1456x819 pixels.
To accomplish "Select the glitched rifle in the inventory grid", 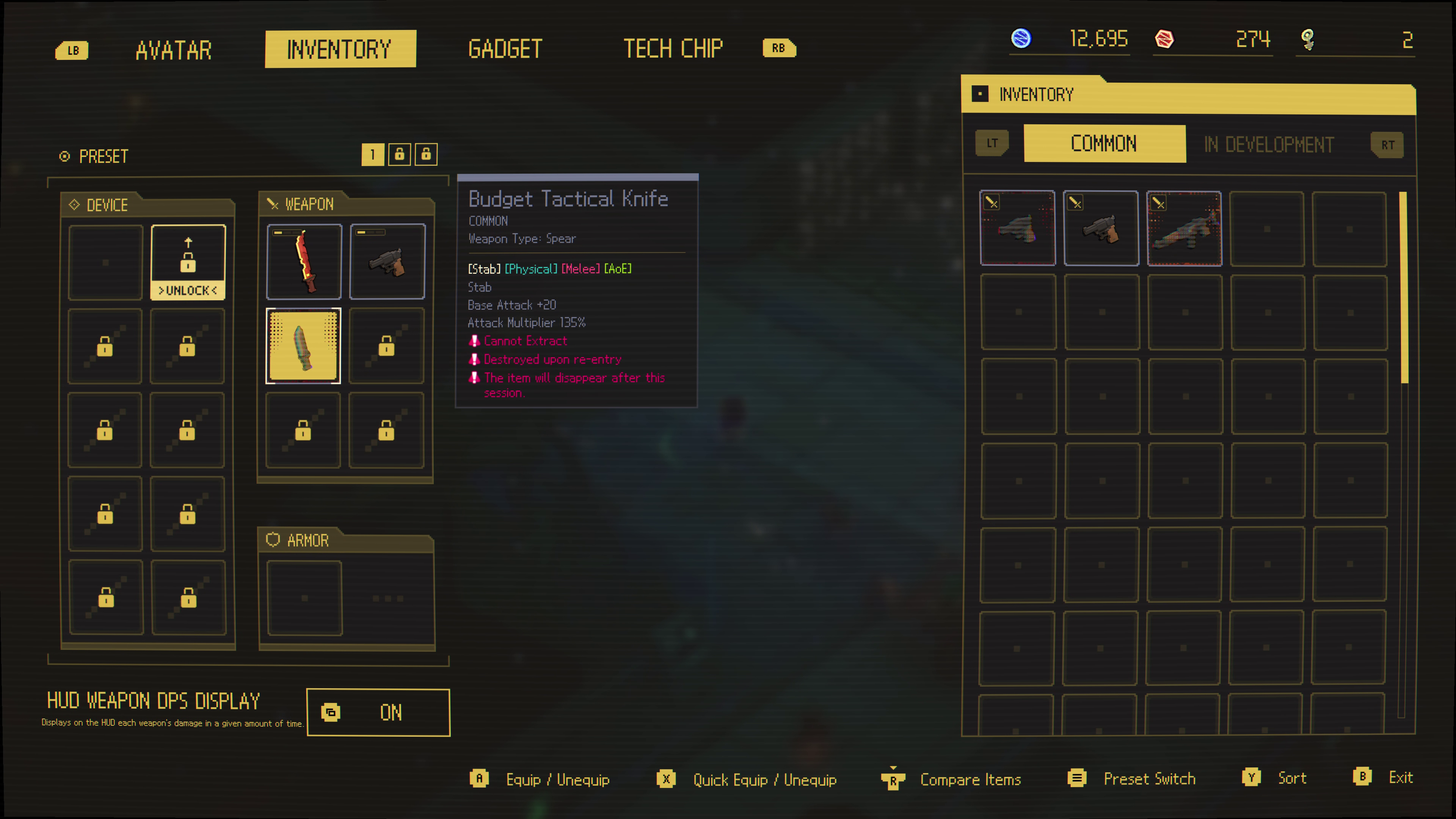I will [1184, 228].
